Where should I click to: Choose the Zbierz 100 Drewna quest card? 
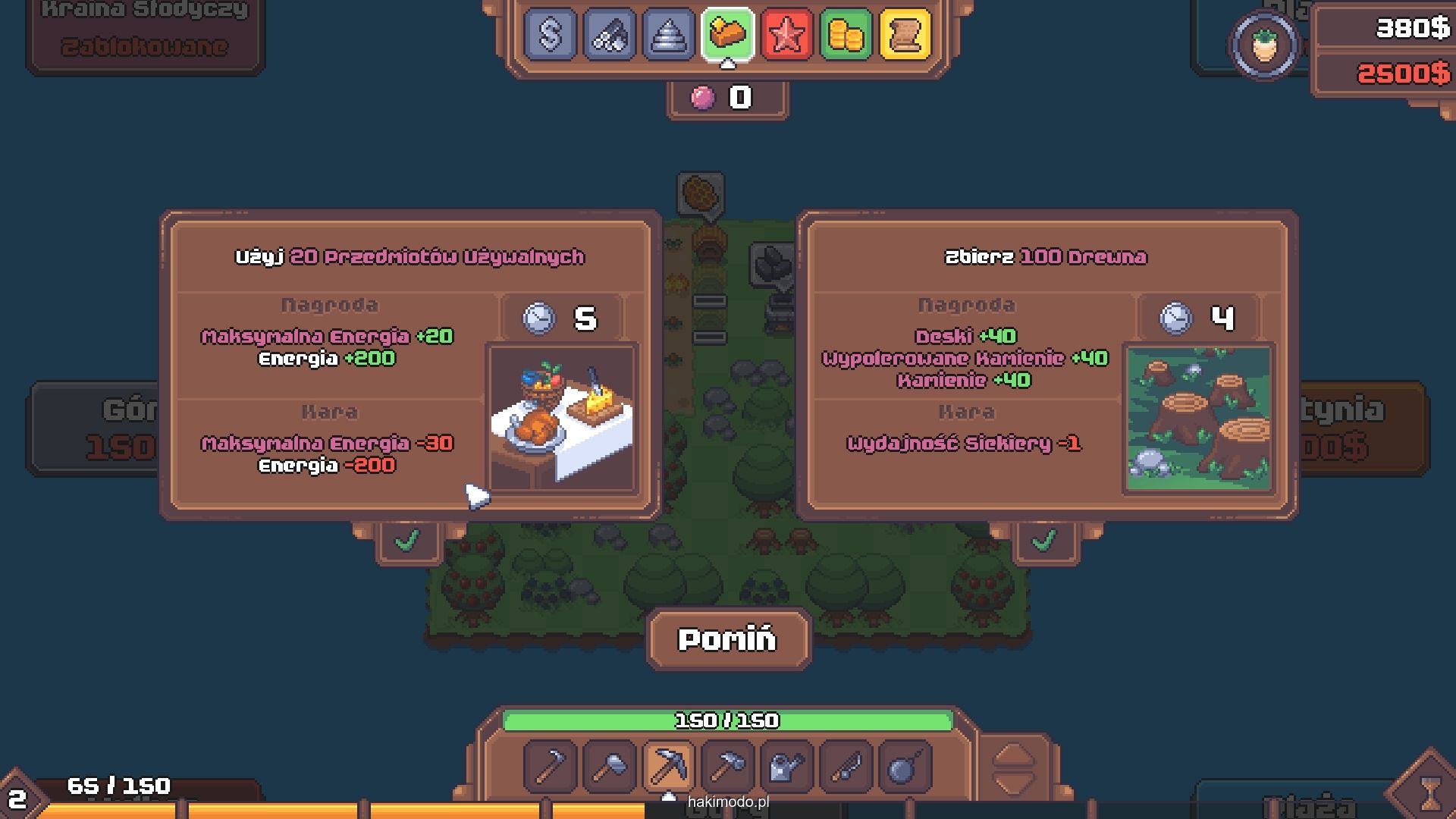click(1047, 365)
